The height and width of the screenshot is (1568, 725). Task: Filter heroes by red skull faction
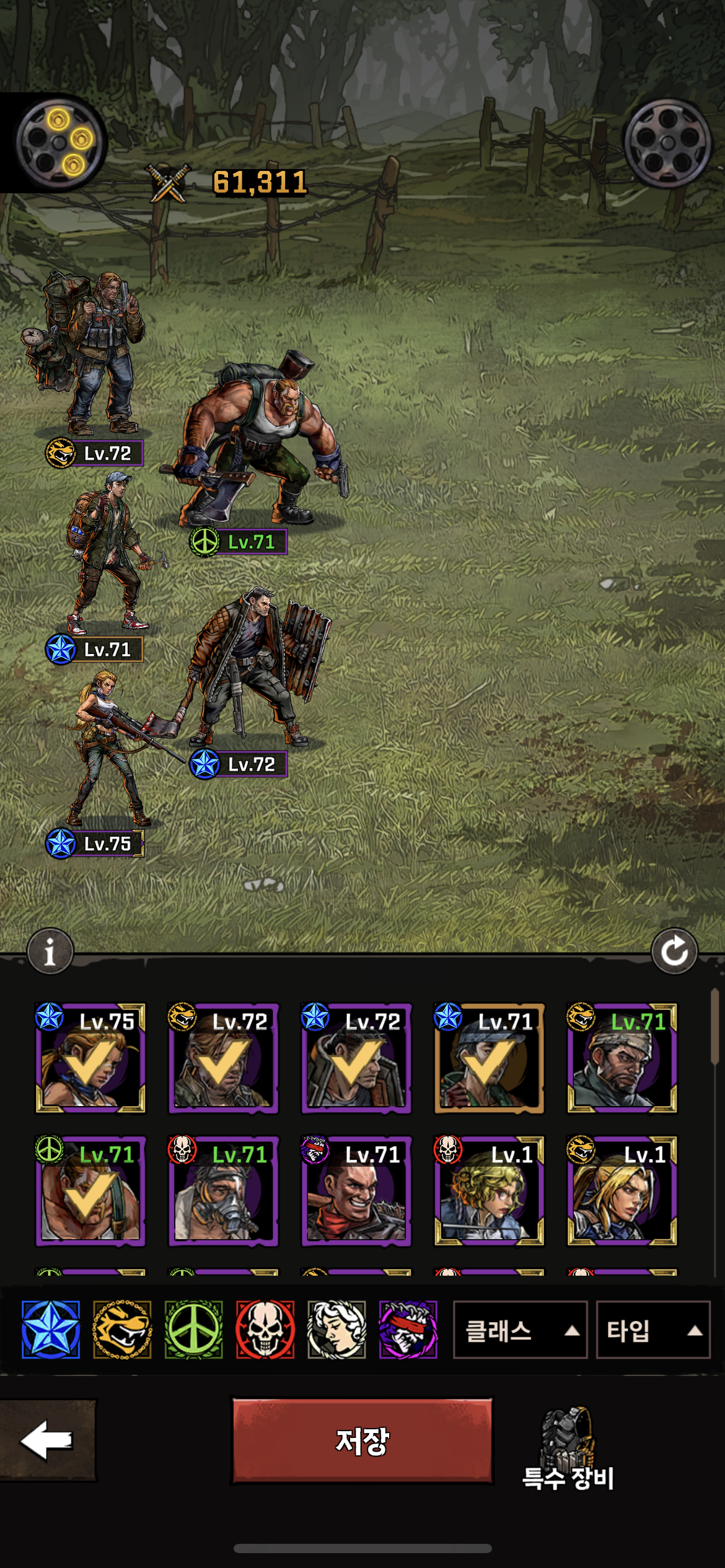pos(265,1330)
